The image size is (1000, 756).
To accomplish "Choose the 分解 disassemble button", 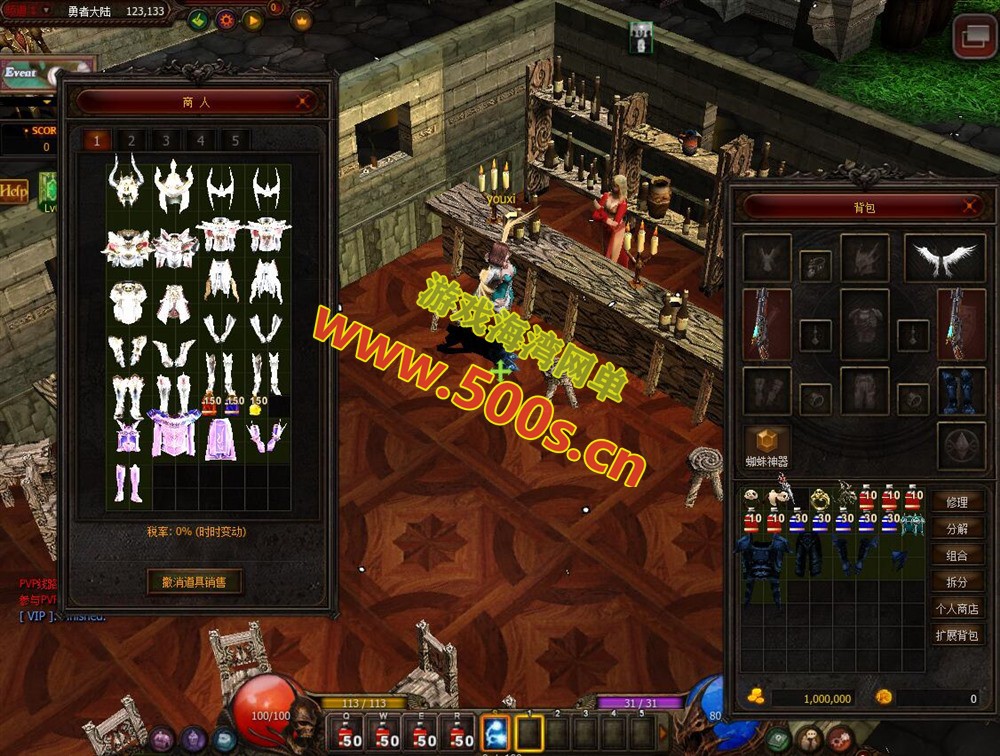I will point(956,529).
